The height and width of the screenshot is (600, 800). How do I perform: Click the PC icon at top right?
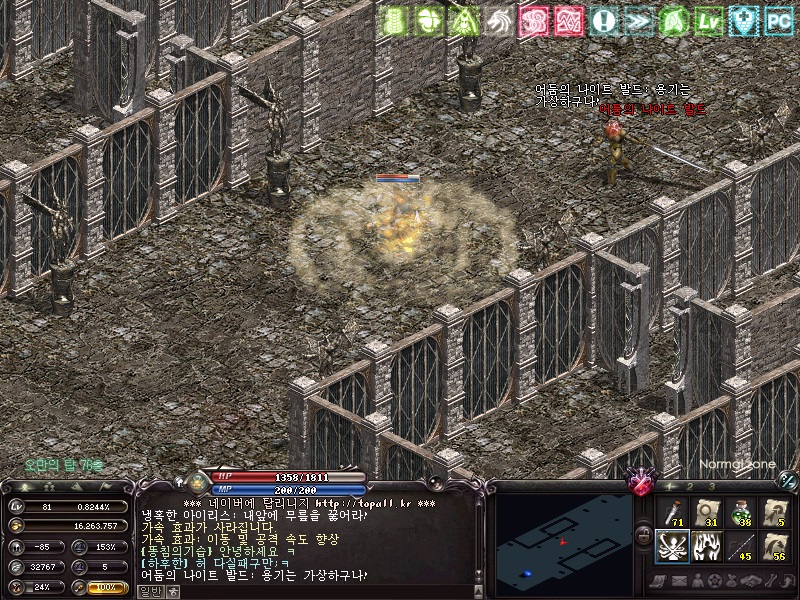click(x=777, y=18)
